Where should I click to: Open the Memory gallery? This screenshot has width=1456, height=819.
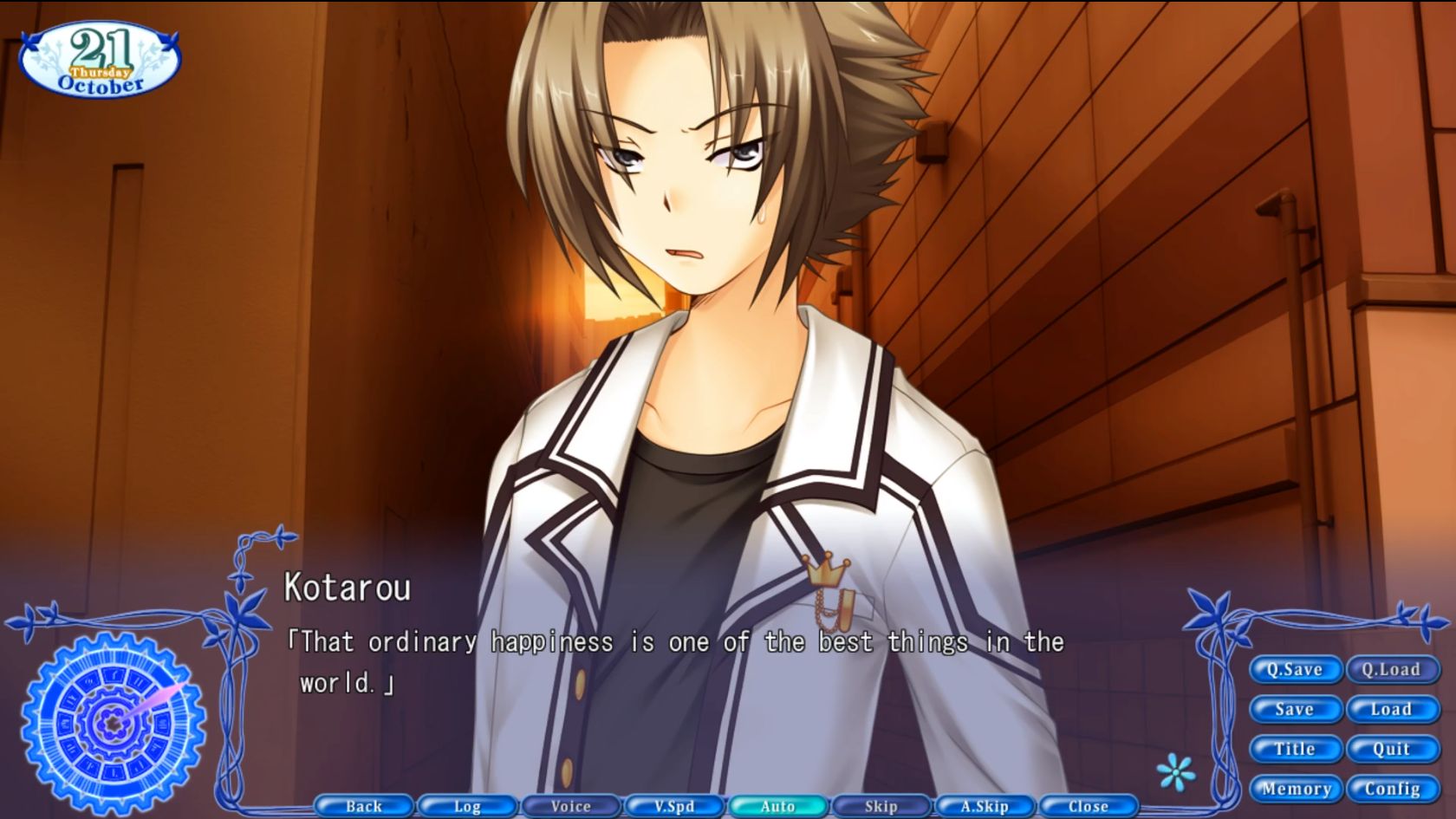[x=1295, y=789]
